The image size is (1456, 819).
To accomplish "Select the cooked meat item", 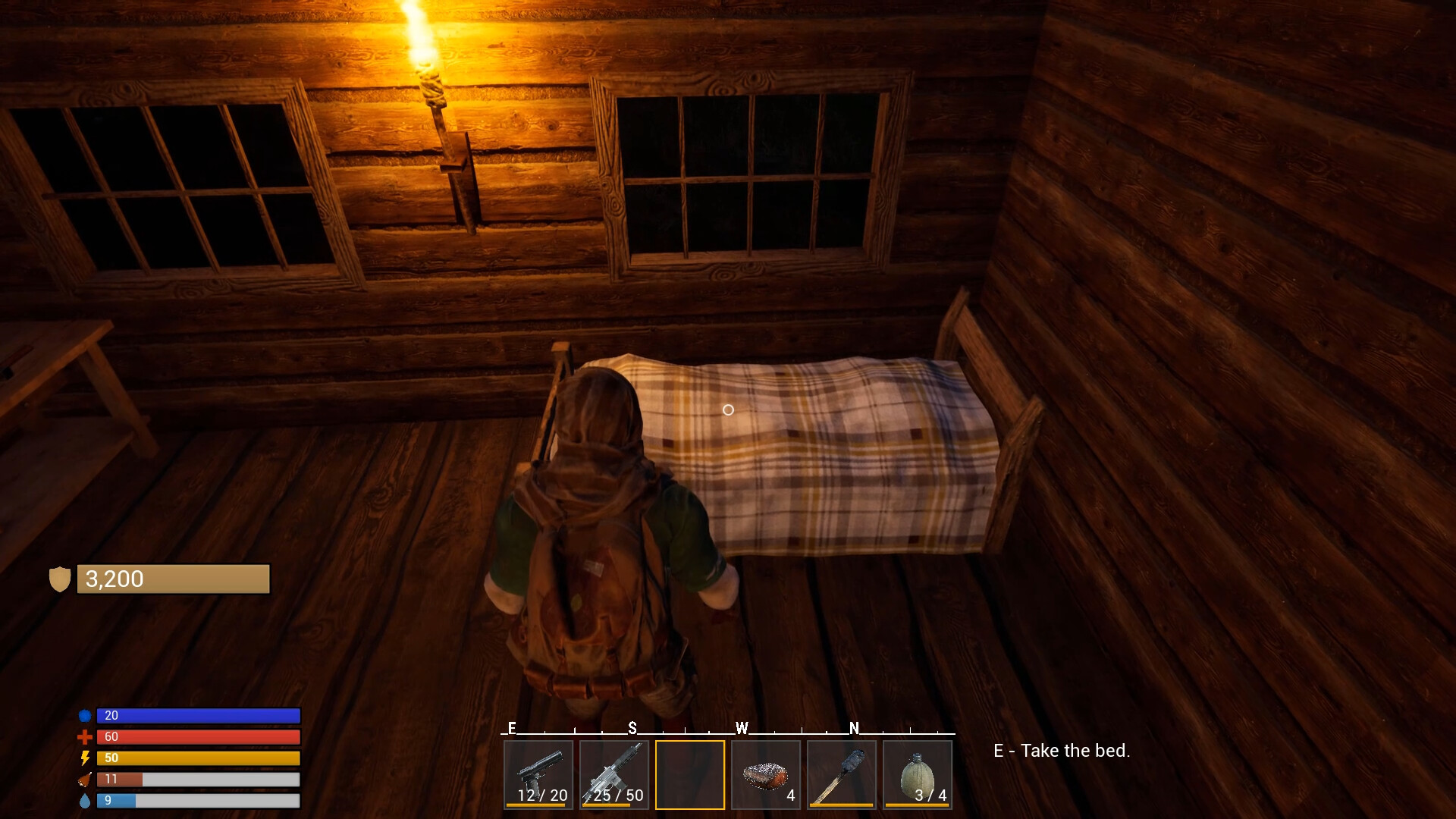I will coord(765,773).
